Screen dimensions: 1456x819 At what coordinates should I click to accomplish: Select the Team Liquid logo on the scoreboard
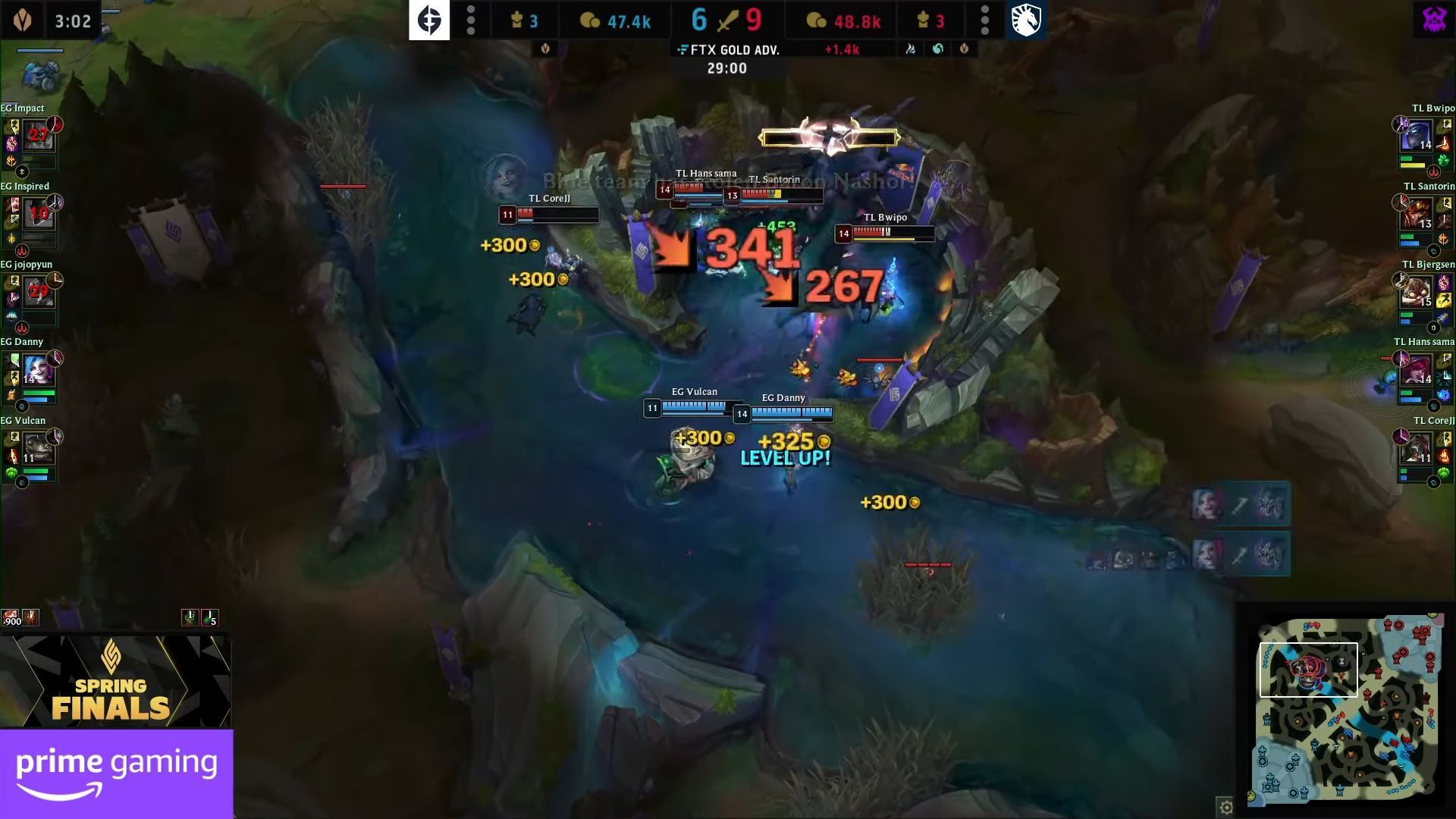click(x=1028, y=20)
